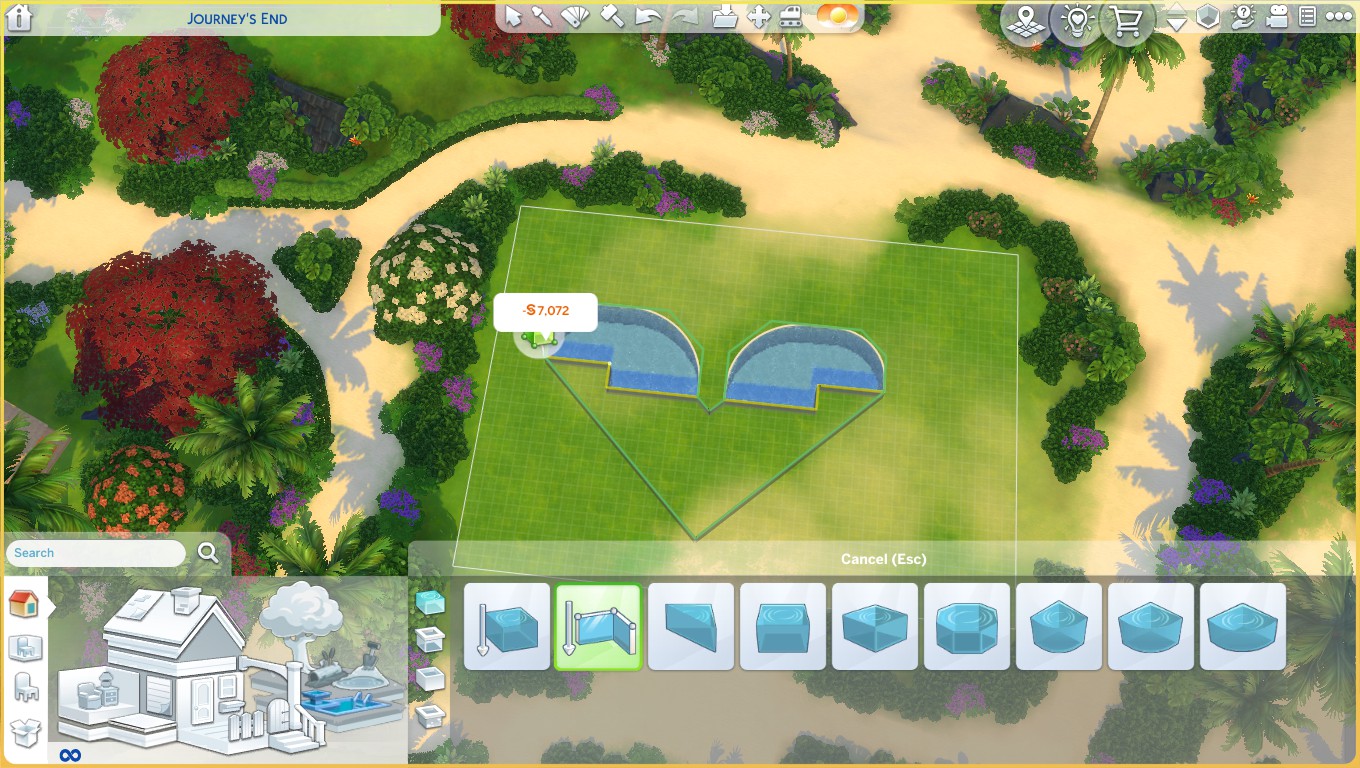Open the shopping cart icon

tap(1127, 20)
